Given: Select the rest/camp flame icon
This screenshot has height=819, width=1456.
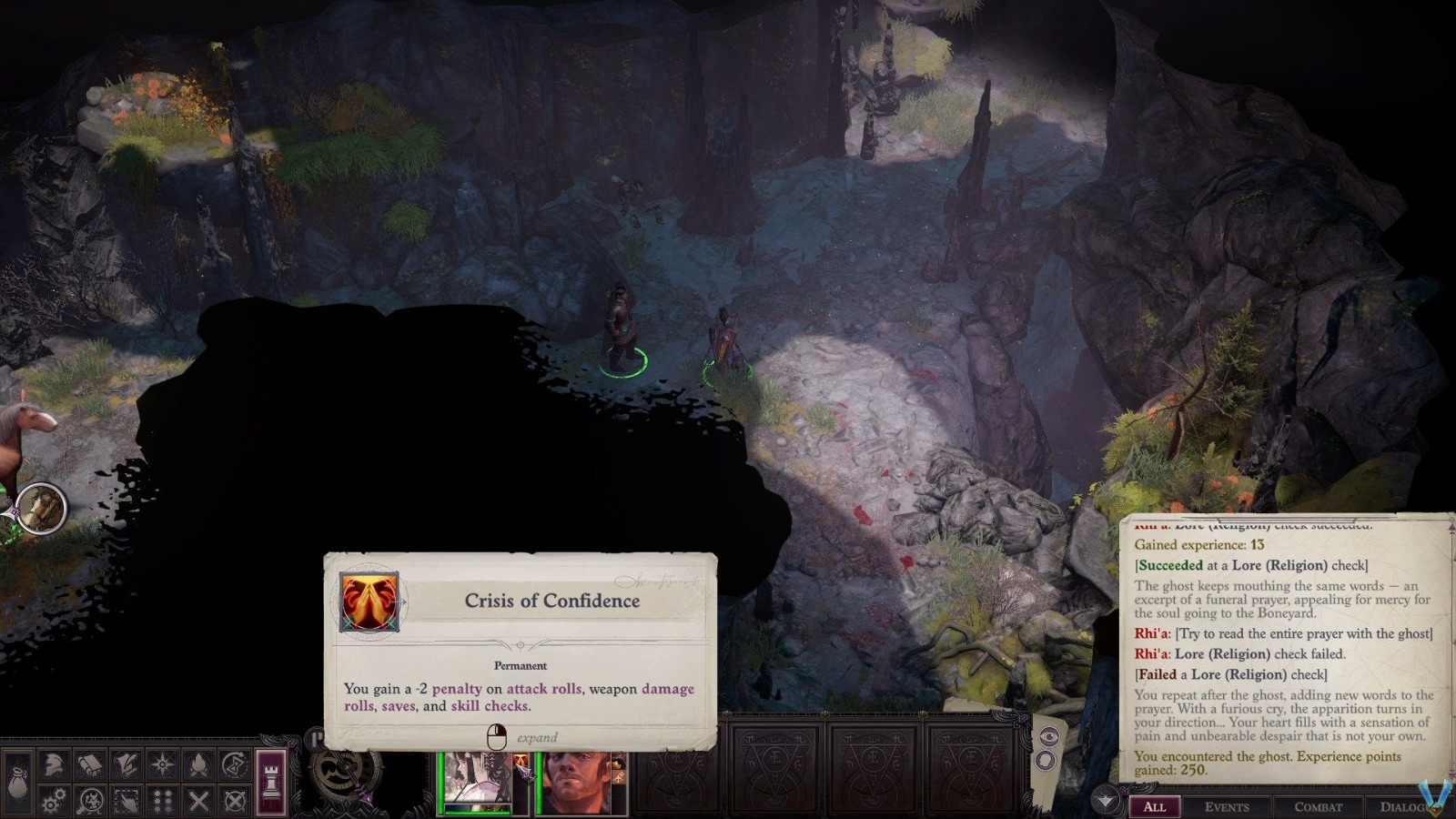Looking at the screenshot, I should (x=198, y=764).
